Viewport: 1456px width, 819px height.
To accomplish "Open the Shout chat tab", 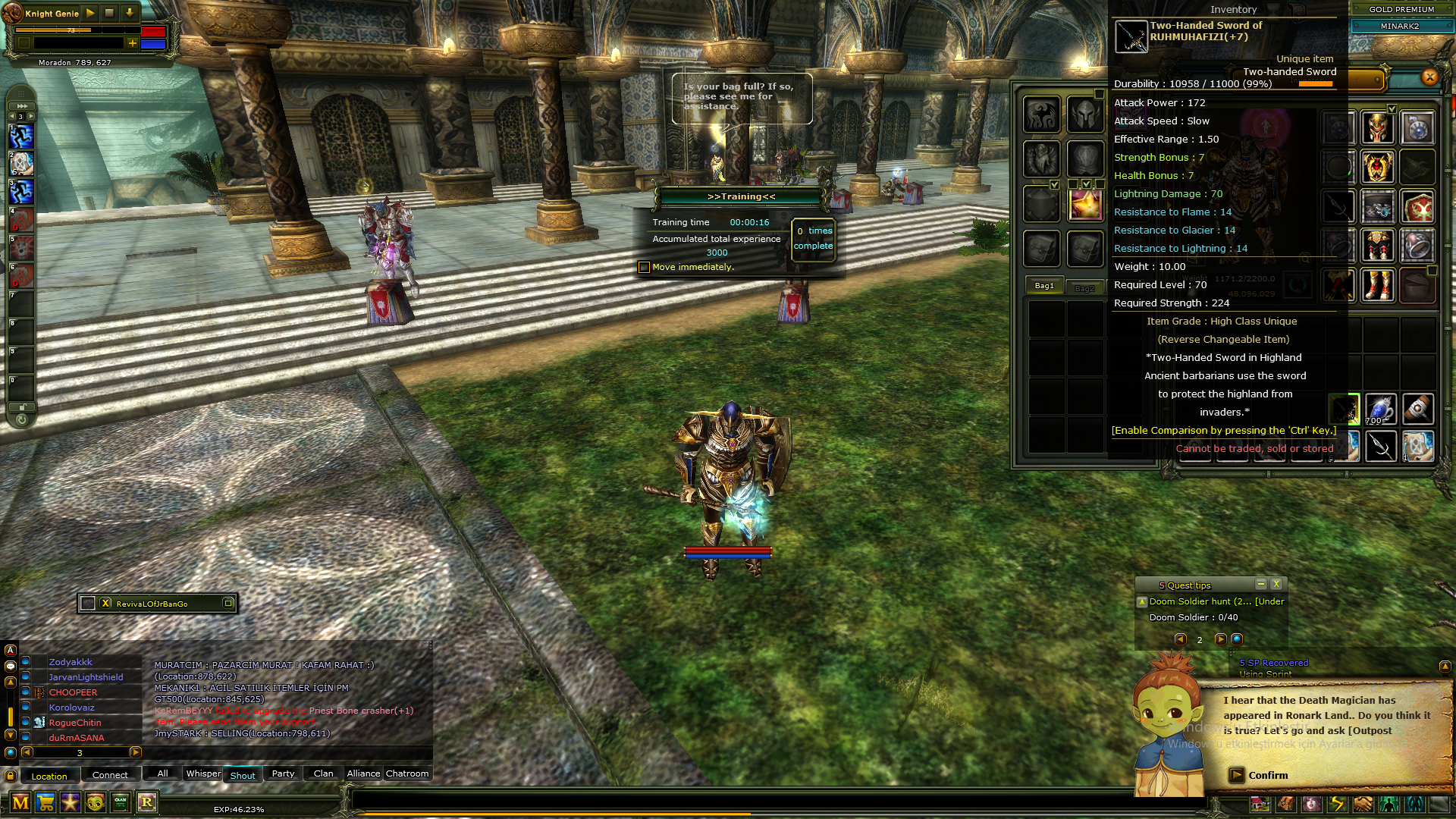I will pos(243,775).
